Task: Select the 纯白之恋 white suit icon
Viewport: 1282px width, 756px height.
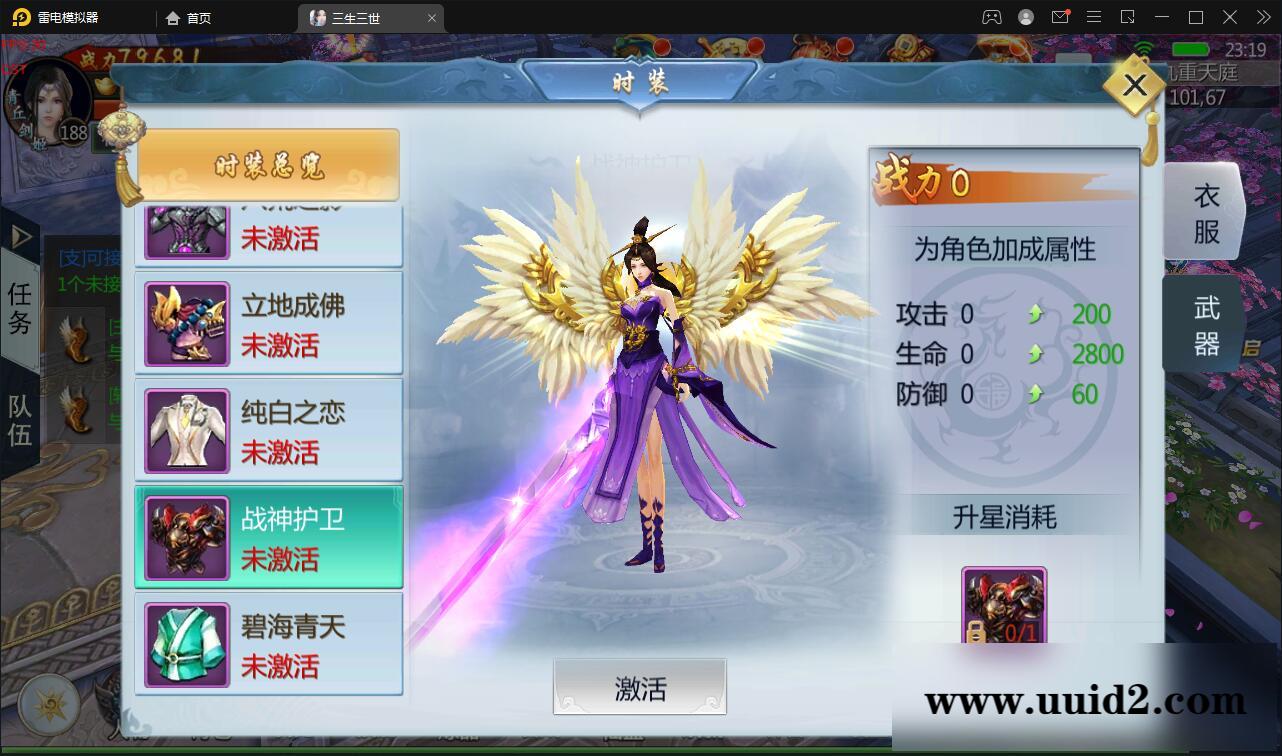Action: (186, 428)
